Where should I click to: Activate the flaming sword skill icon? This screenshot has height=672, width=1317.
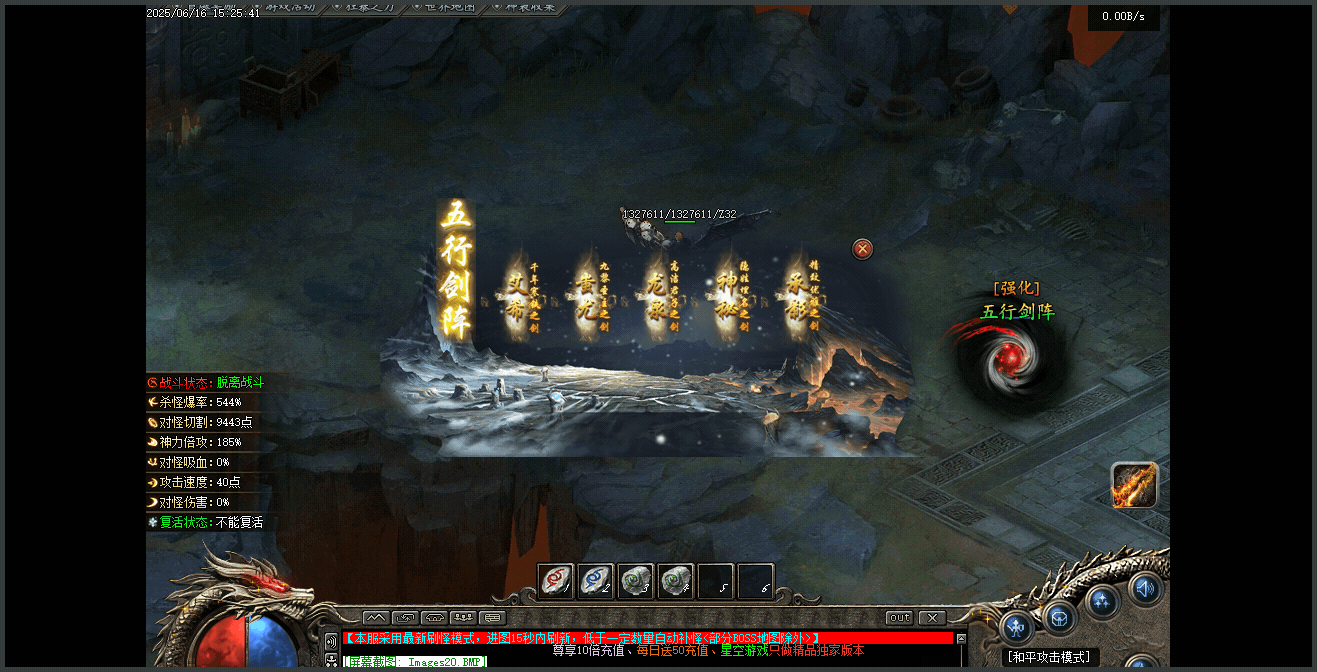point(1134,485)
